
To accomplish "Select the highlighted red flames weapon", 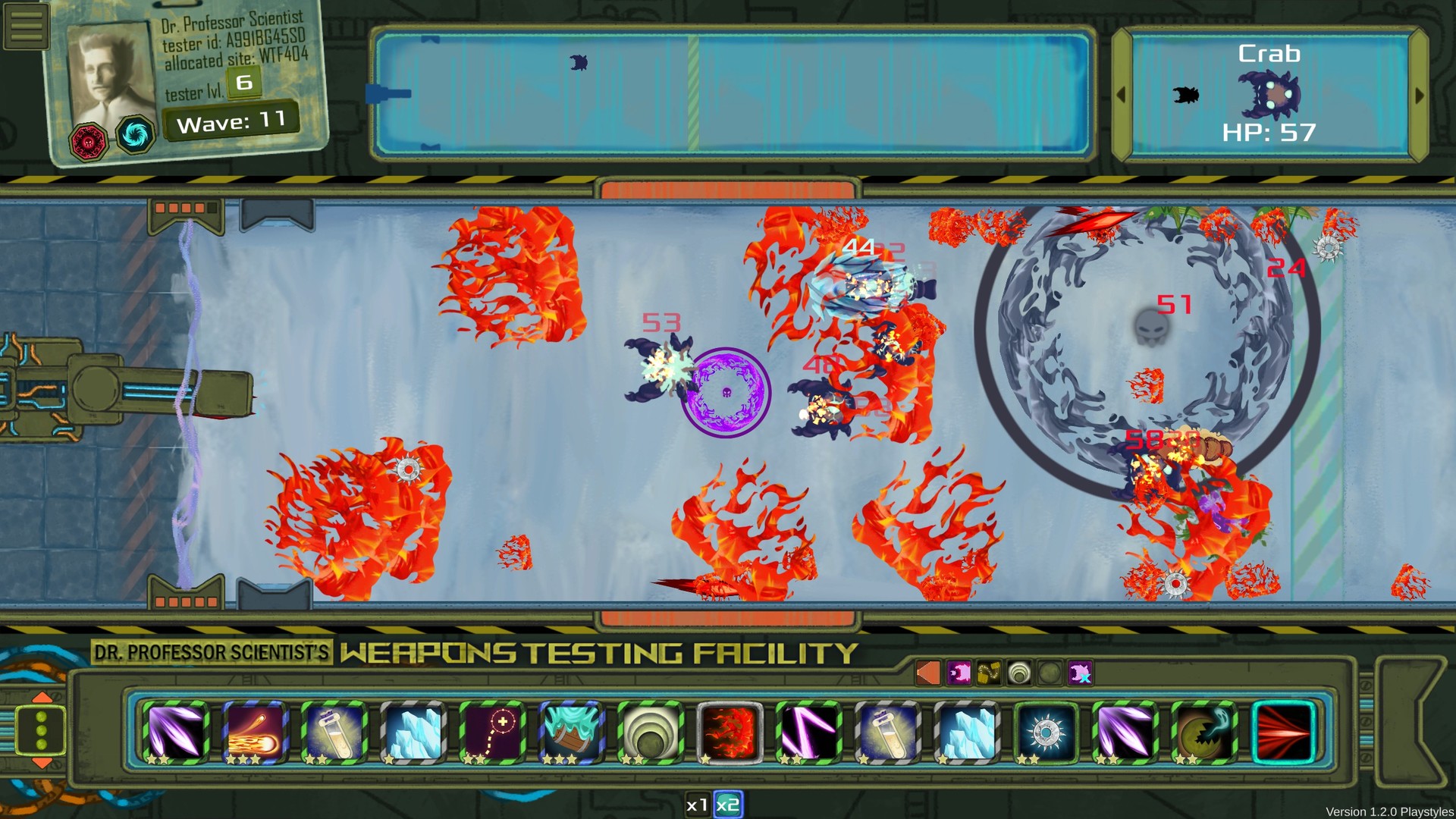I will coord(730,730).
